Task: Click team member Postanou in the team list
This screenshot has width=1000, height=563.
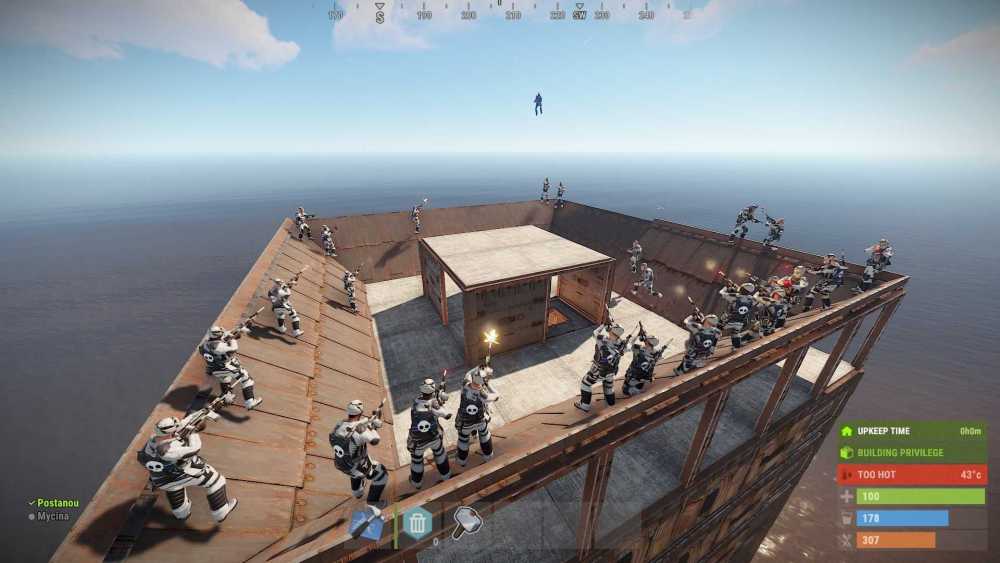Action: (x=56, y=503)
